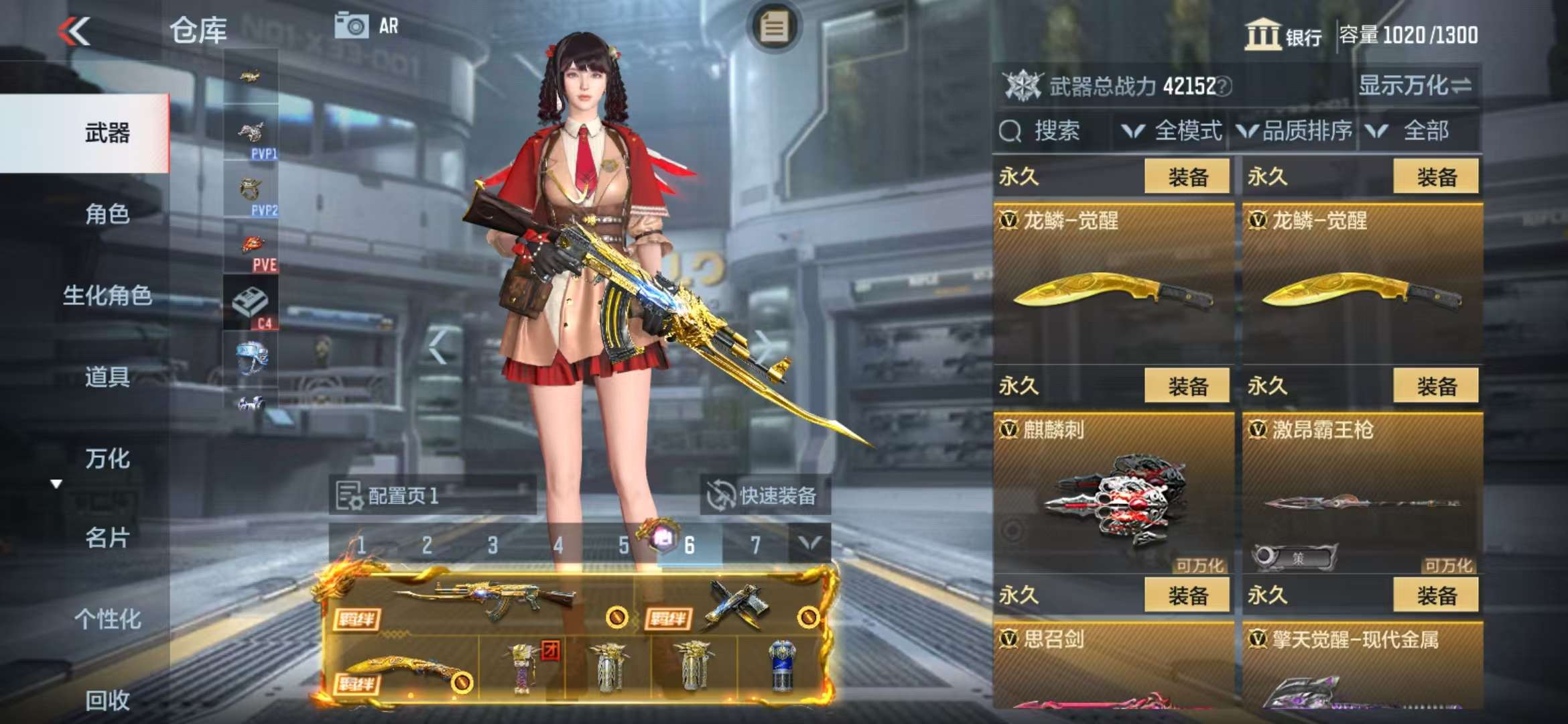
Task: Open the 银行 bank
Action: tap(1283, 35)
